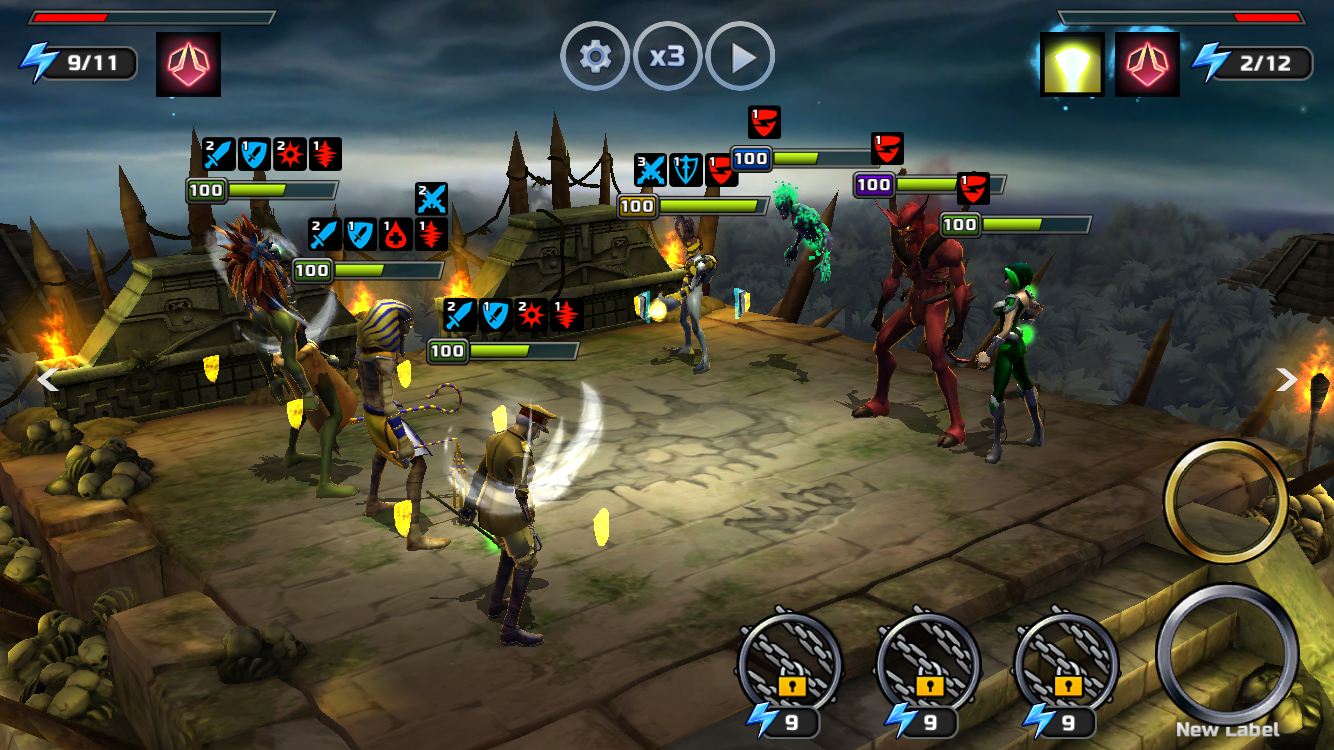Inspect the red gem icon beside 9/11 energy
The width and height of the screenshot is (1334, 750).
(188, 64)
